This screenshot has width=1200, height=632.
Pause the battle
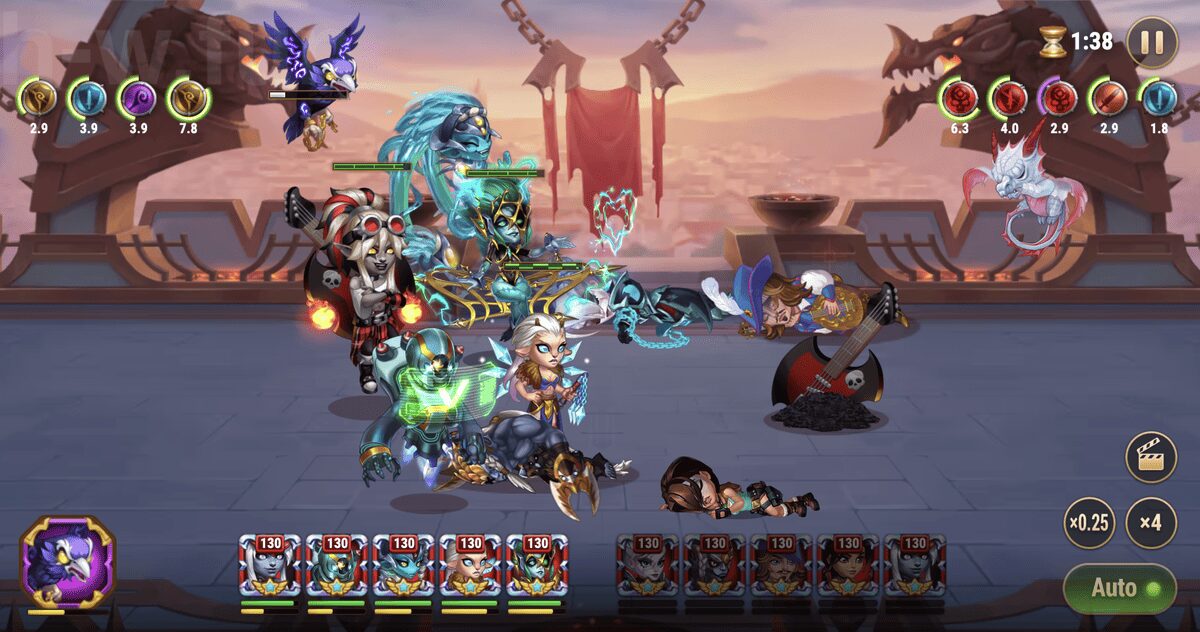[x=1151, y=42]
